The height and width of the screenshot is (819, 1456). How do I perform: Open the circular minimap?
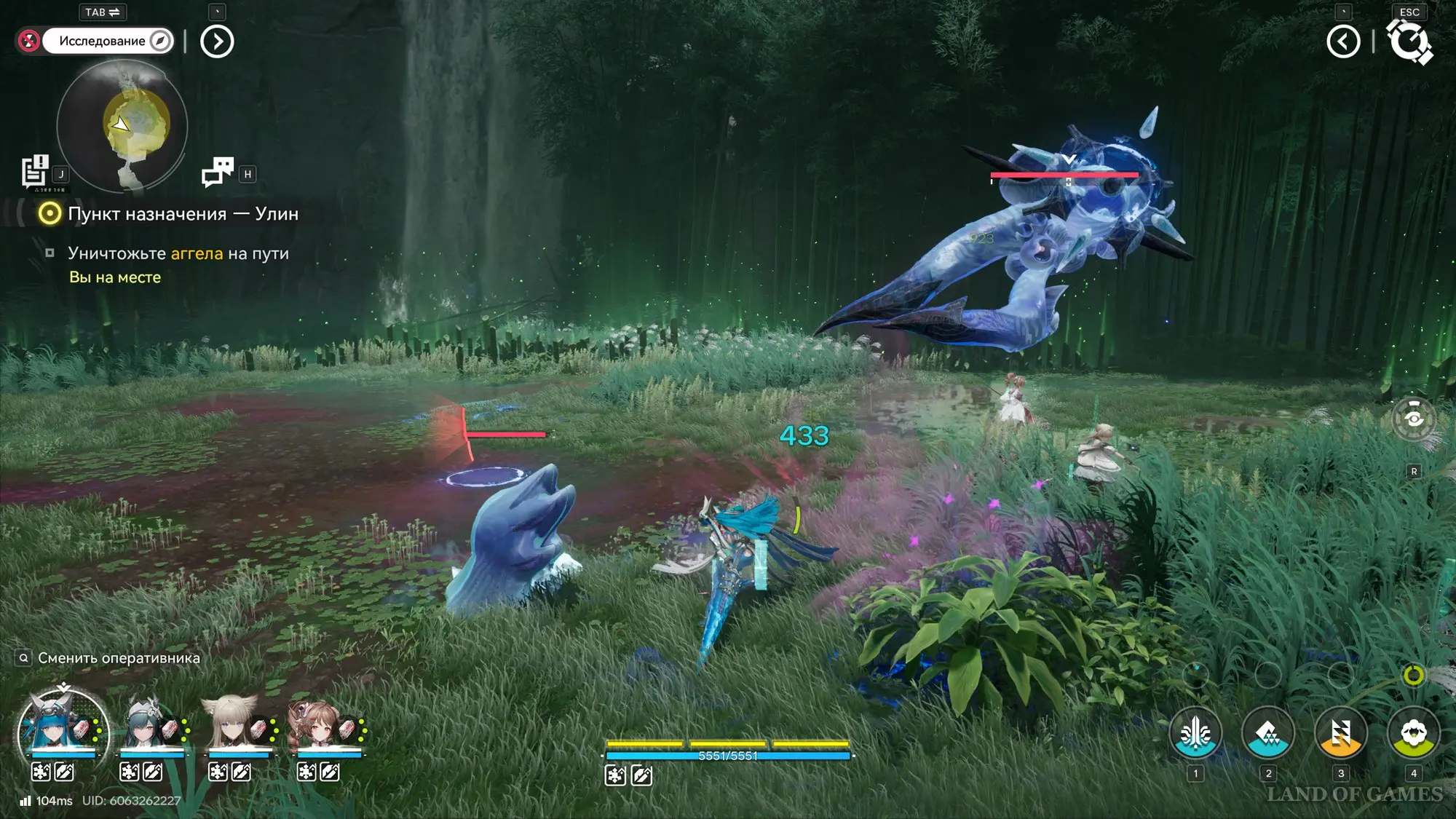[x=122, y=127]
